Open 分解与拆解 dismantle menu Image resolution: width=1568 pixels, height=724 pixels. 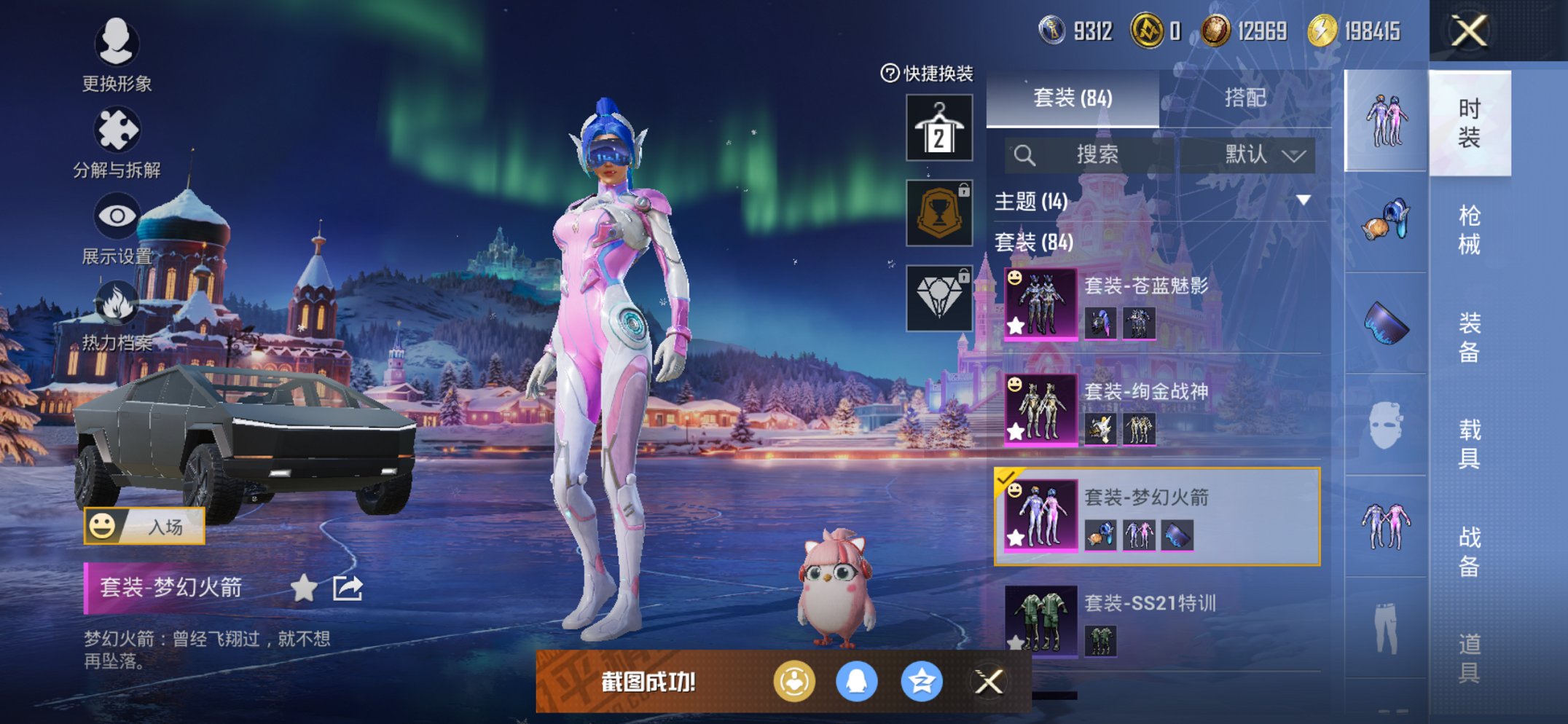pyautogui.click(x=117, y=143)
